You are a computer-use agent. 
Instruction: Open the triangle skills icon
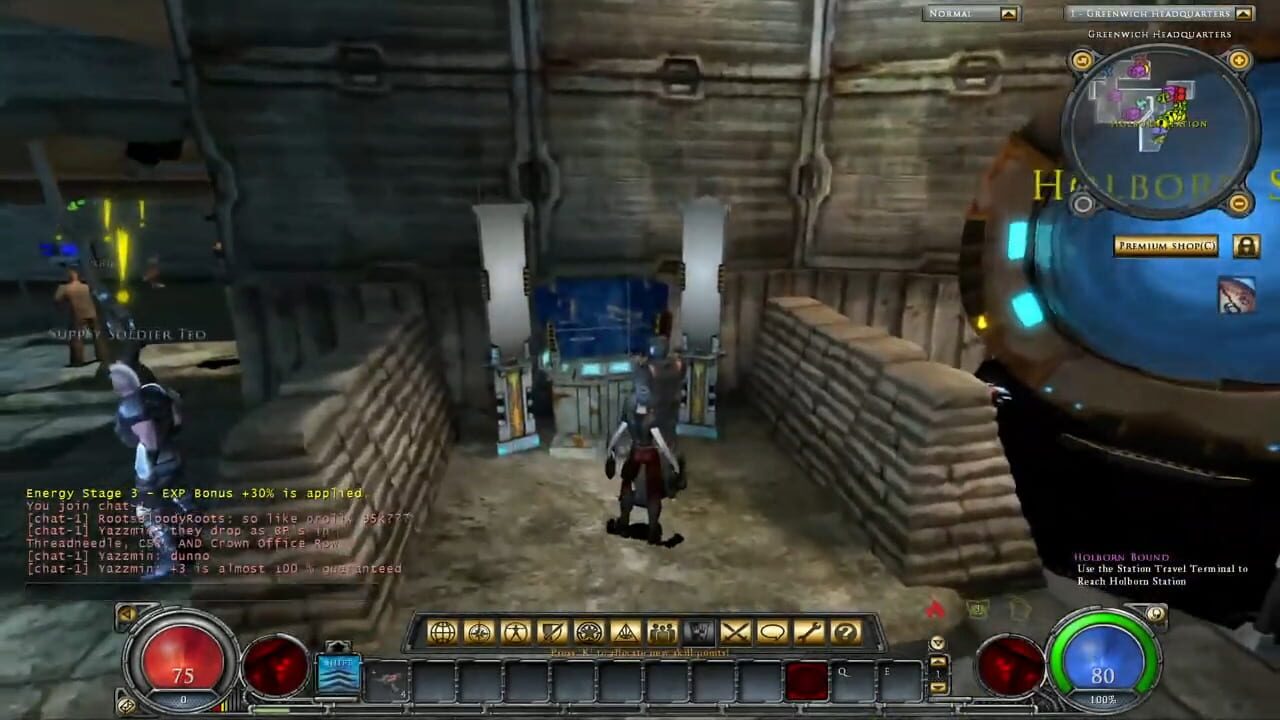pos(628,631)
